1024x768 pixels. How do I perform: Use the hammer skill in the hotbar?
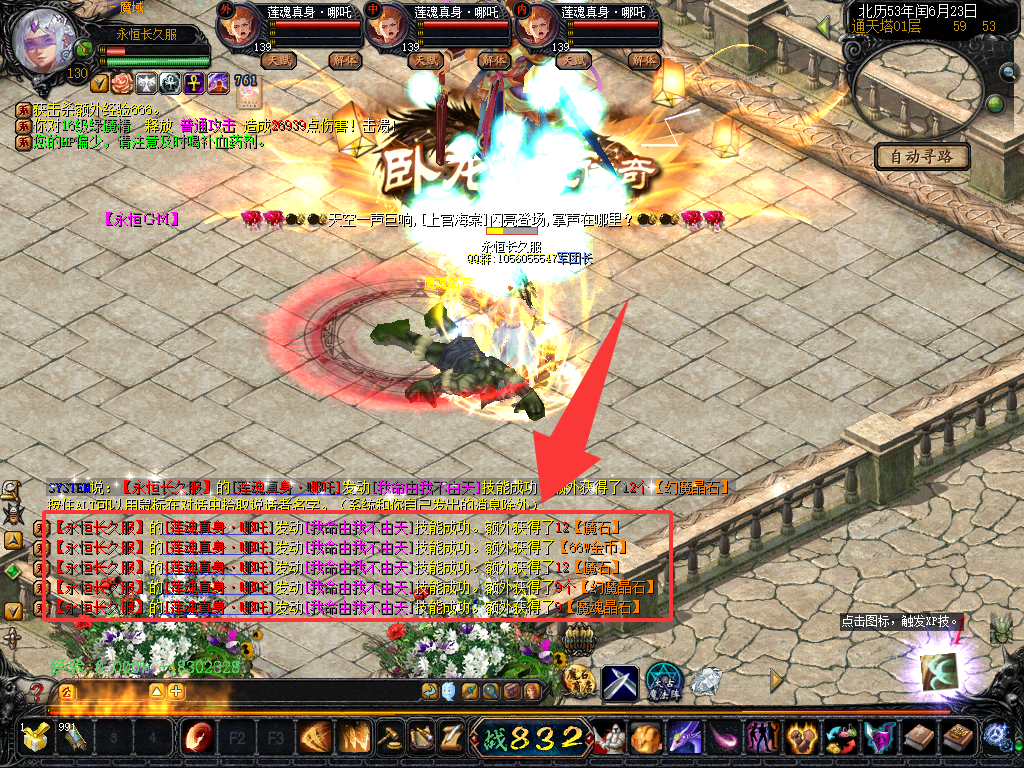click(x=388, y=738)
